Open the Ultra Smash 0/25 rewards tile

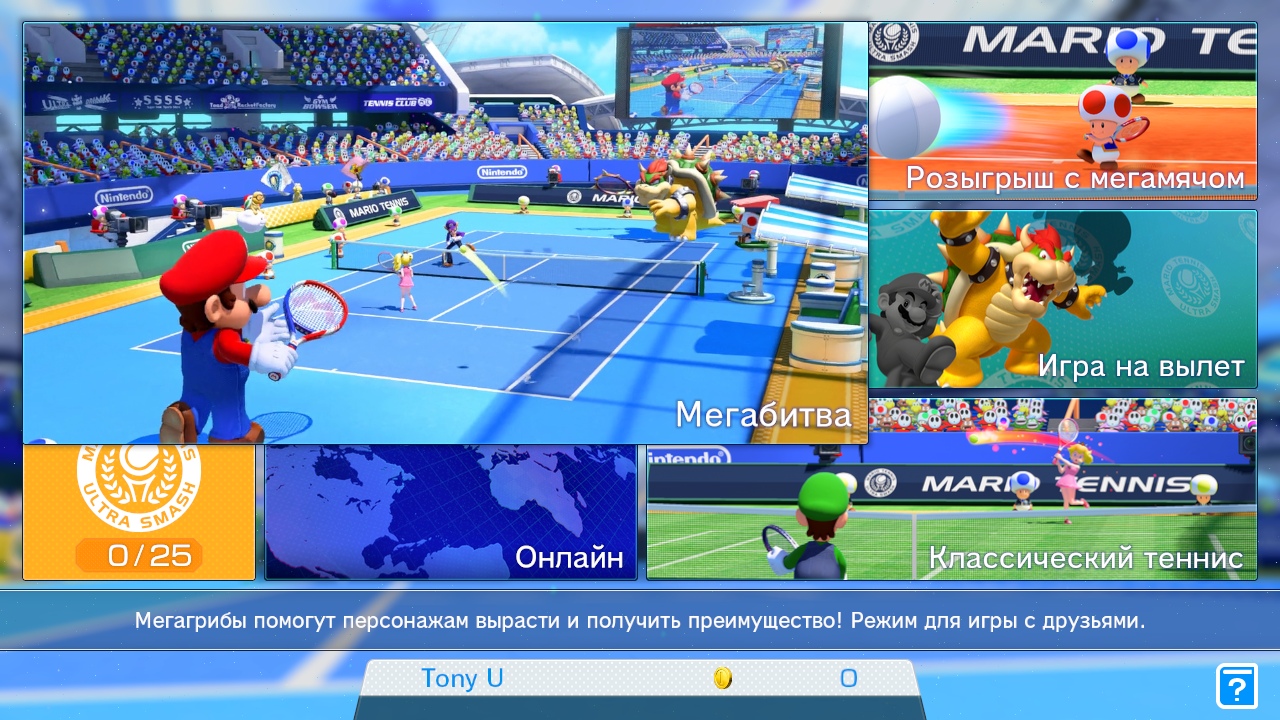pos(139,512)
